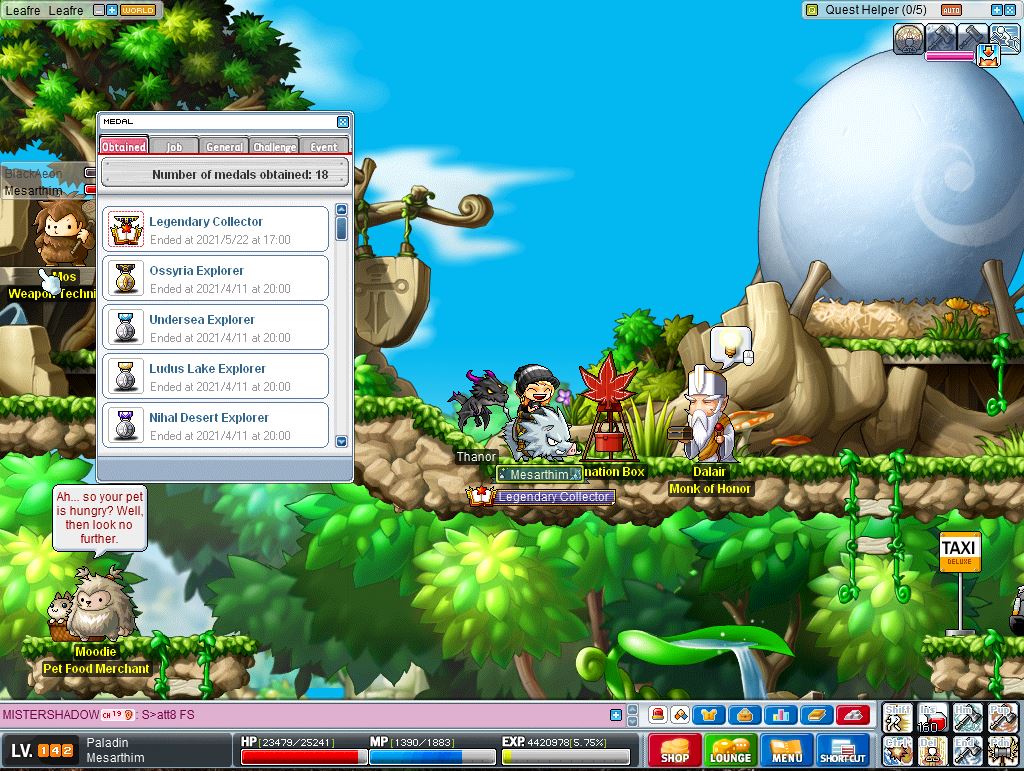1024x771 pixels.
Task: Open the main Menu button
Action: [786, 750]
